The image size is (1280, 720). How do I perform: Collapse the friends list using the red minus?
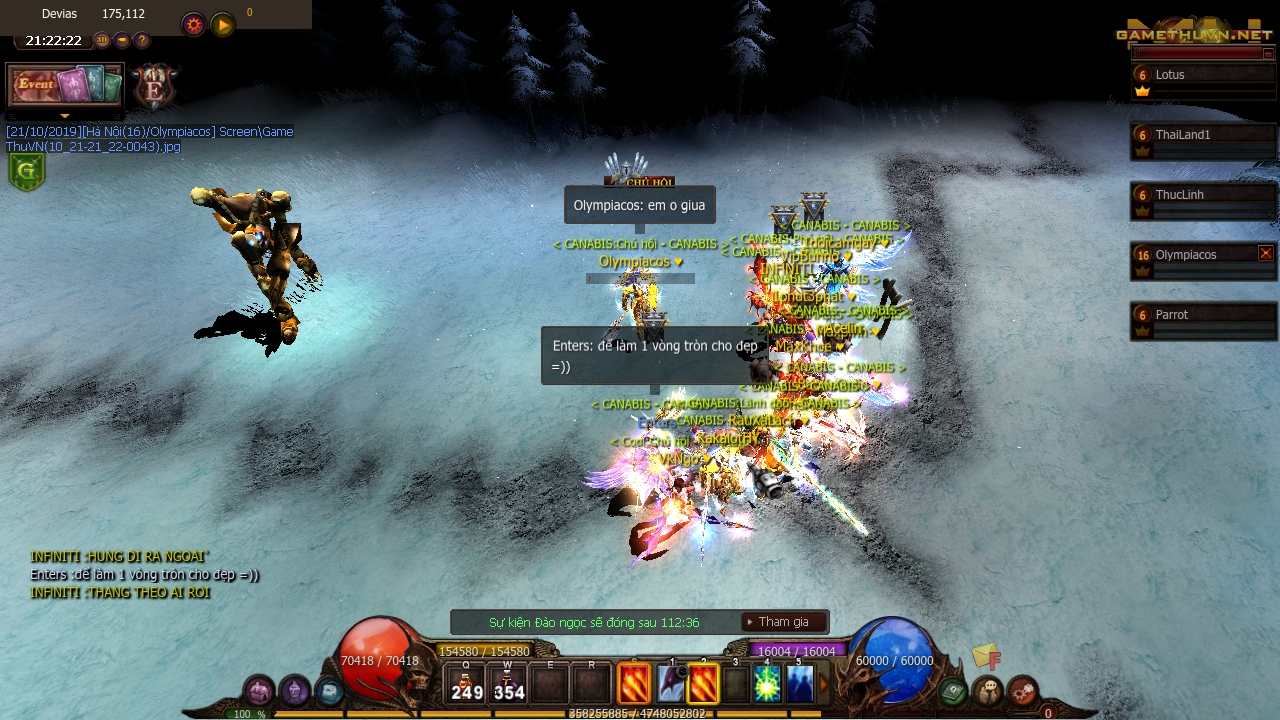point(1268,53)
